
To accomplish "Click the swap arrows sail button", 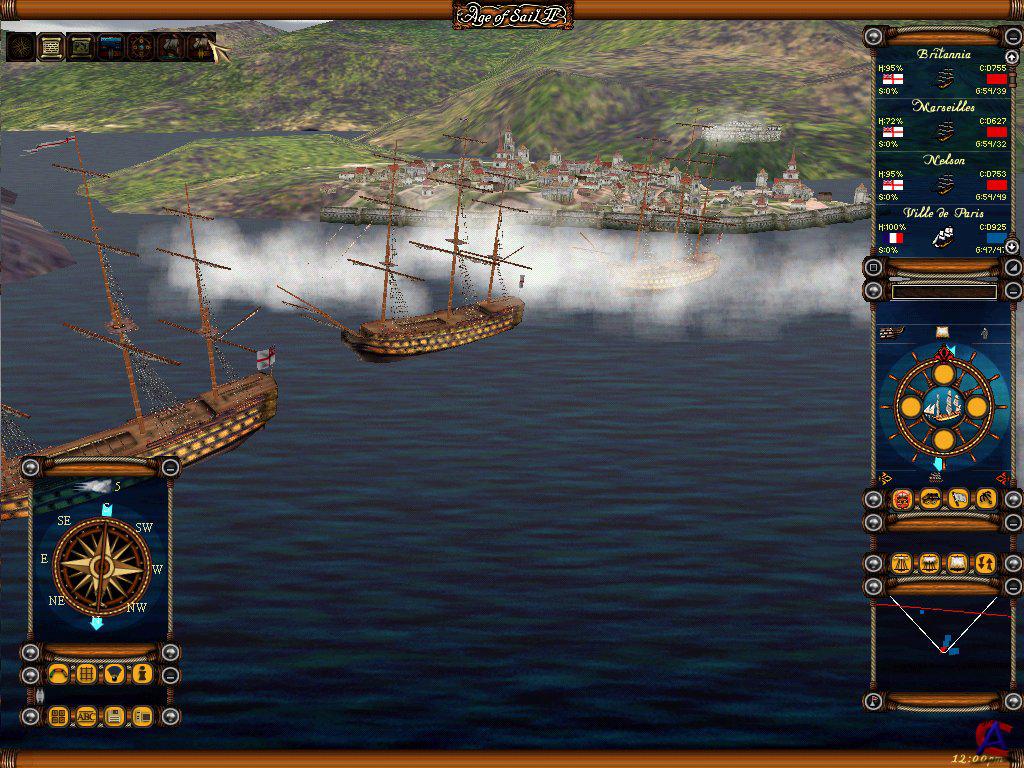I will click(985, 564).
